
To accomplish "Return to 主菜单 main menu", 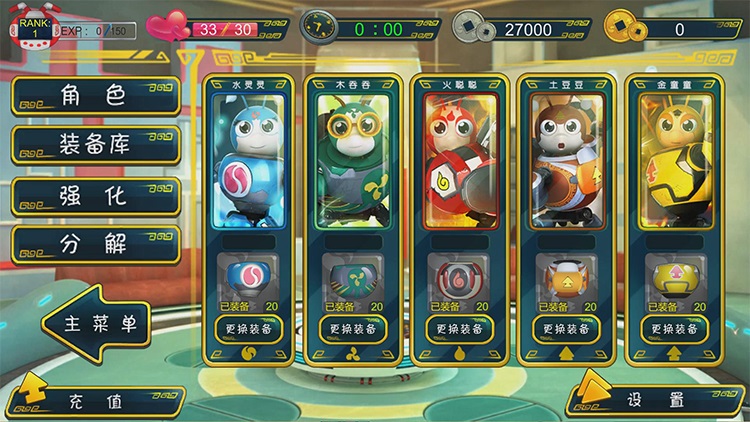I will point(98,323).
